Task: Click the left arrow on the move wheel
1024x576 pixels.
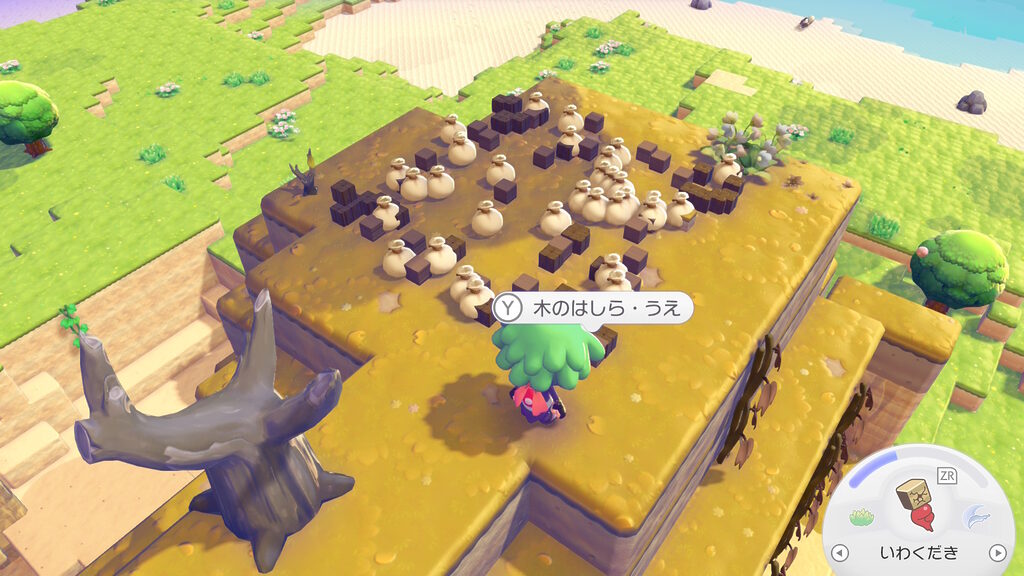Action: (841, 553)
